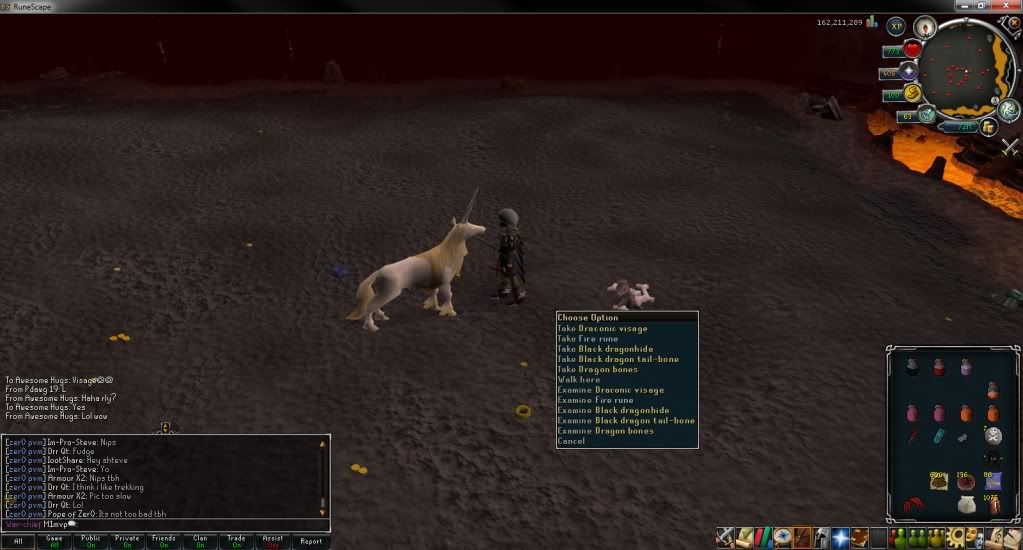Switch chat filter to Clan
The image size is (1023, 550).
pos(200,541)
